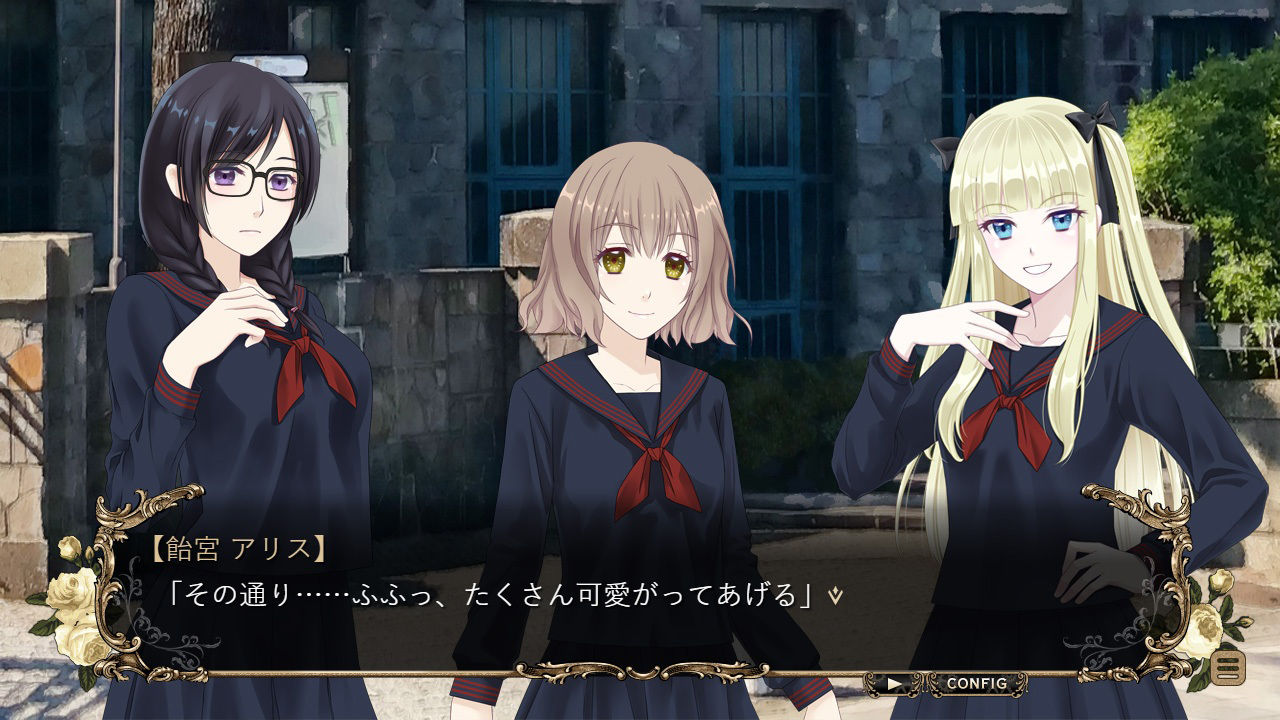The width and height of the screenshot is (1280, 720).
Task: Start auto-play with the arrow button
Action: (x=895, y=685)
